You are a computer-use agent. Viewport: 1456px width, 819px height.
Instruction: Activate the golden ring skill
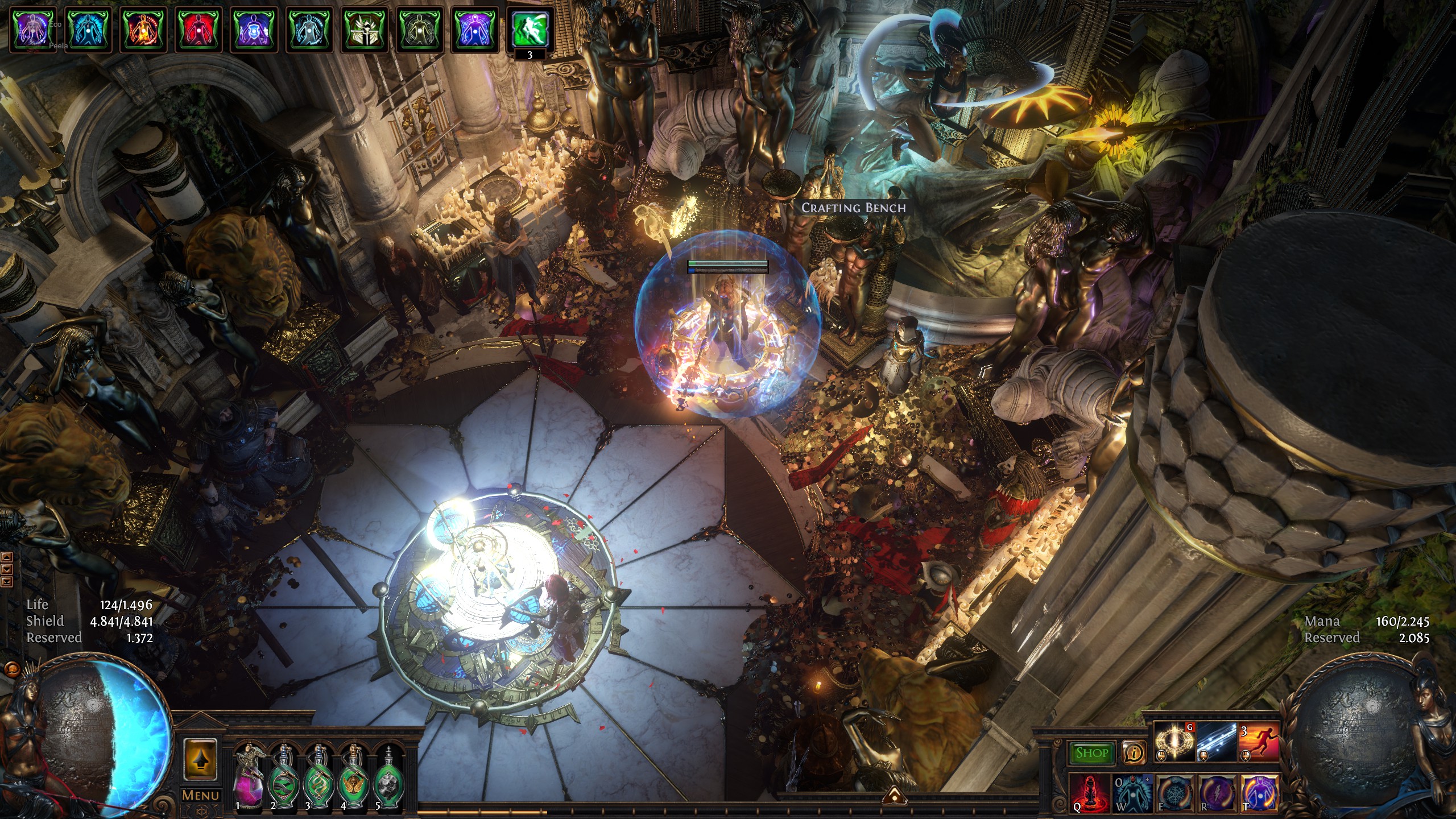tap(1174, 742)
